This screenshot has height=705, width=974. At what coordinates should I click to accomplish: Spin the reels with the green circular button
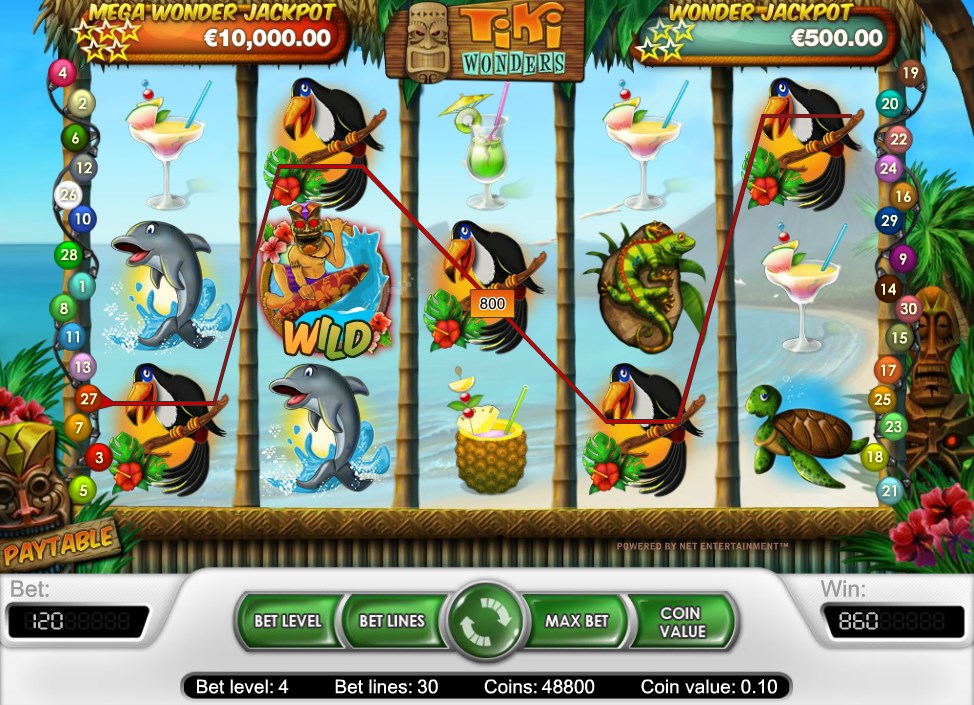click(487, 622)
